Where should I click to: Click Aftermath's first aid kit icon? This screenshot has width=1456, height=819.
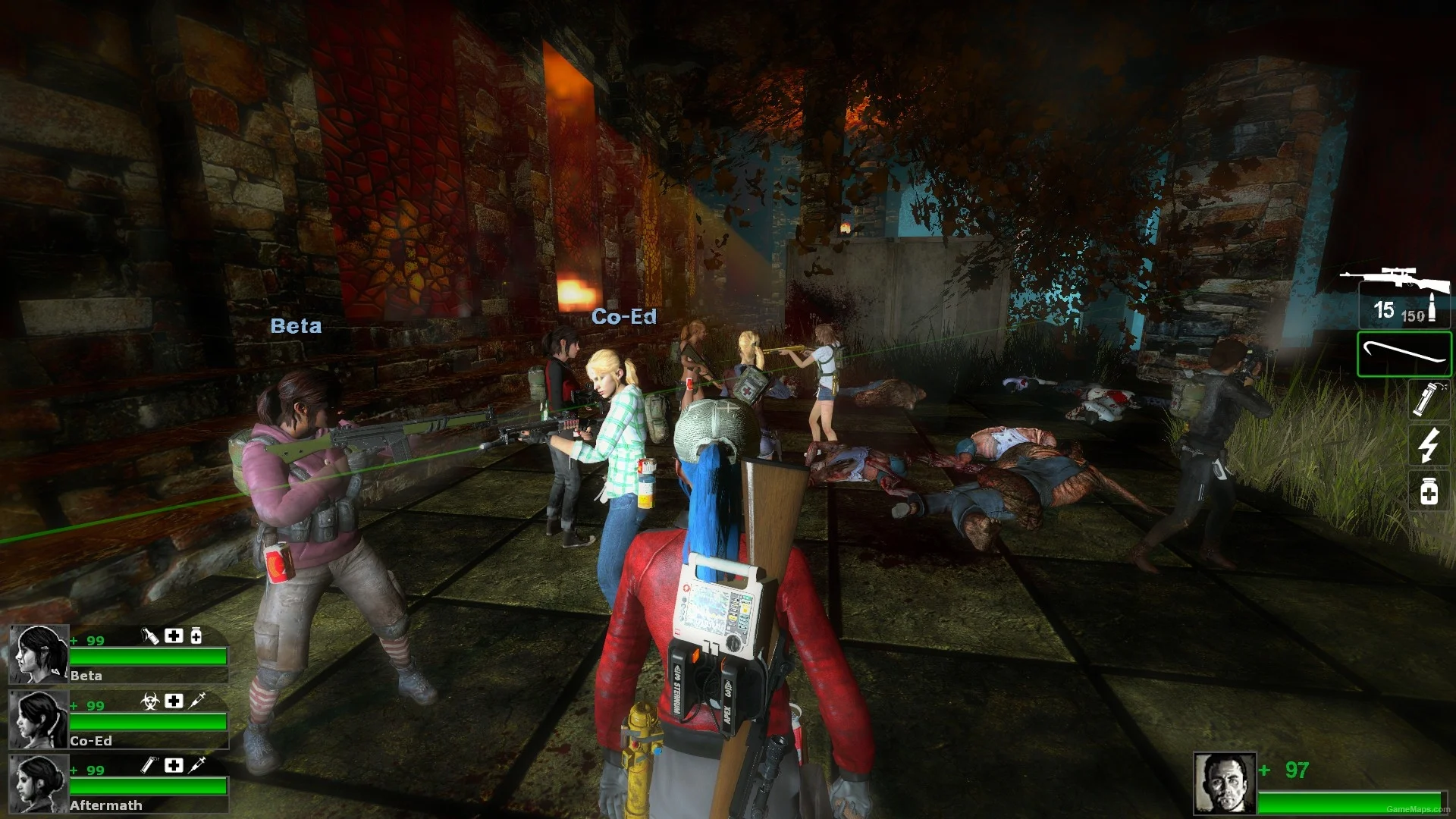point(174,765)
